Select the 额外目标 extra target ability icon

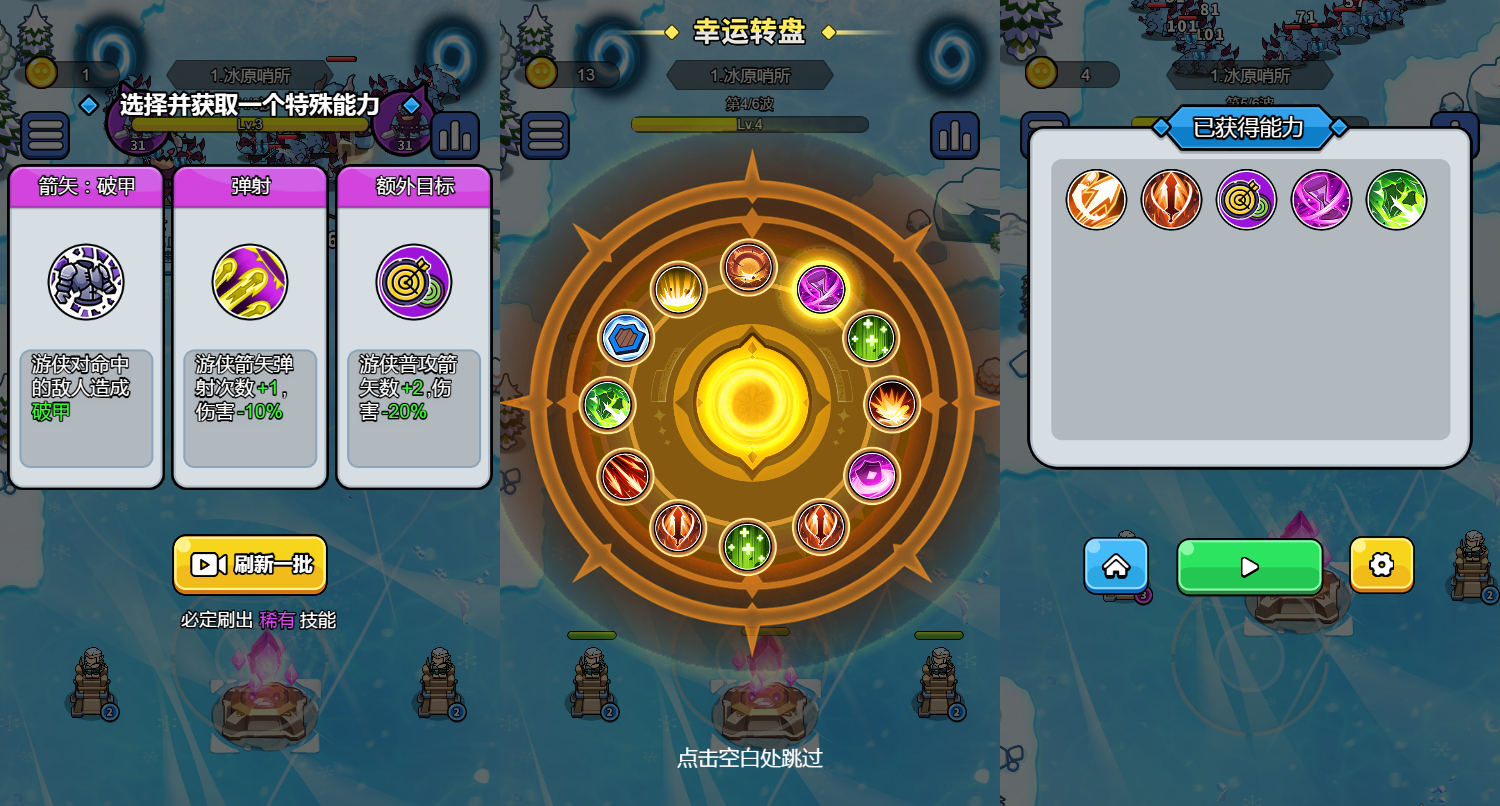tap(414, 282)
